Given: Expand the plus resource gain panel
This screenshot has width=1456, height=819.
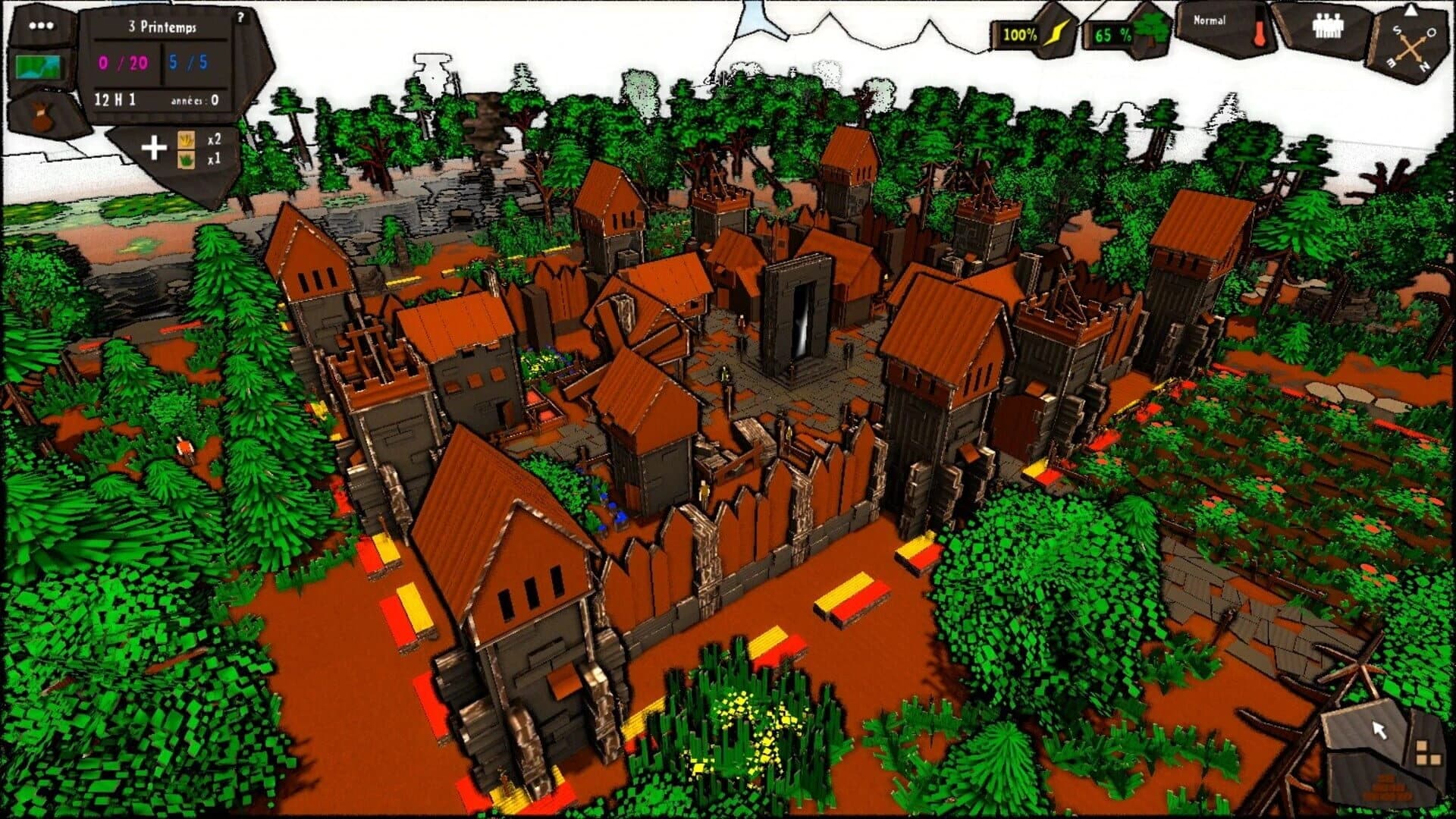Looking at the screenshot, I should [155, 146].
